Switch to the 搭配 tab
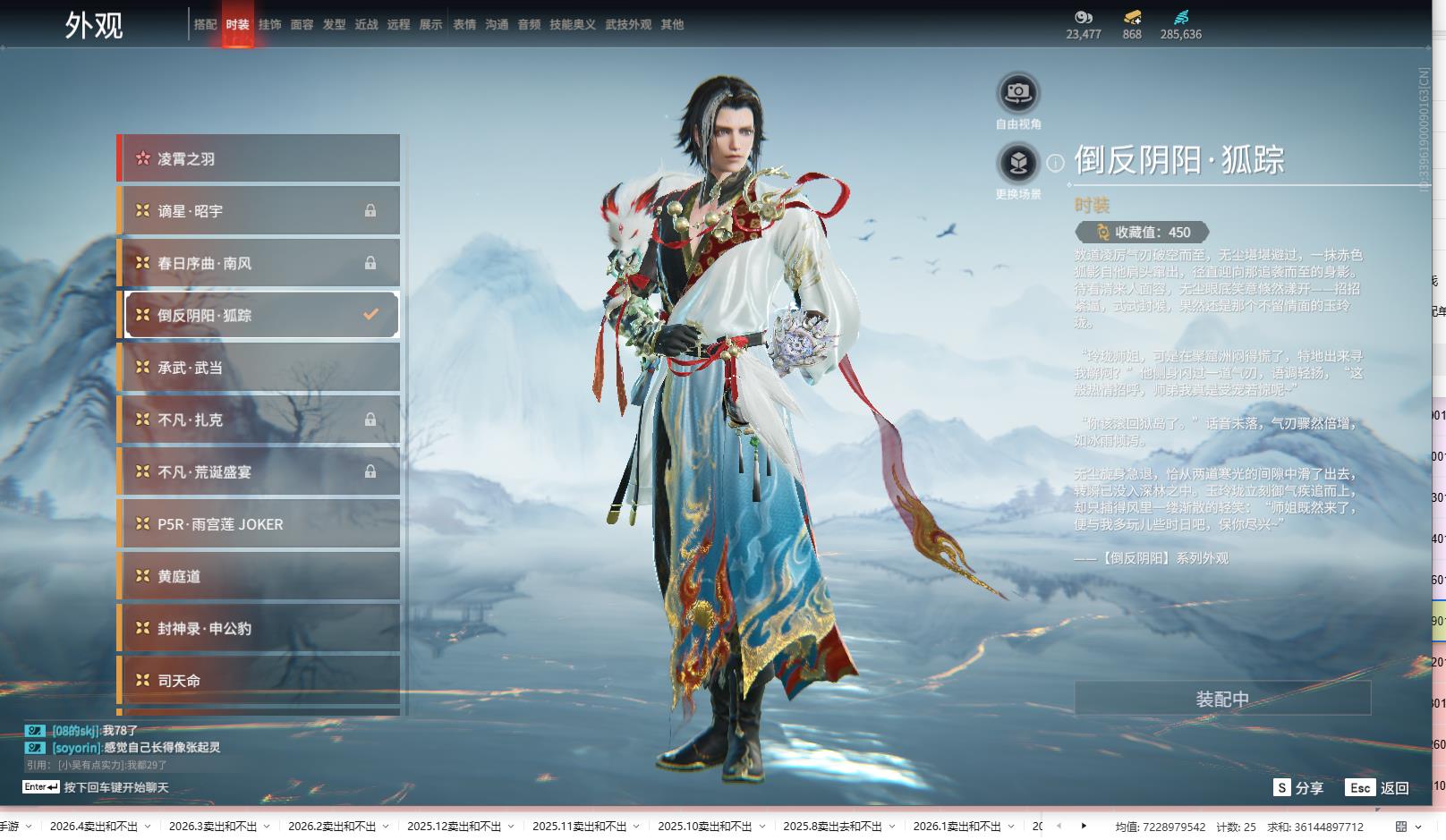The width and height of the screenshot is (1446, 840). point(205,25)
